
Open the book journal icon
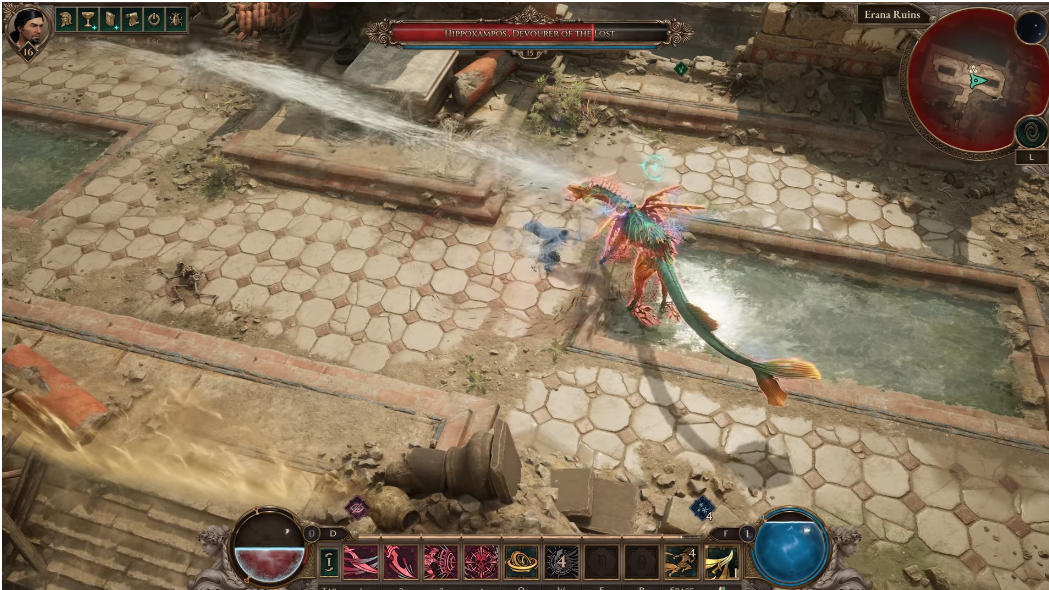pyautogui.click(x=111, y=19)
